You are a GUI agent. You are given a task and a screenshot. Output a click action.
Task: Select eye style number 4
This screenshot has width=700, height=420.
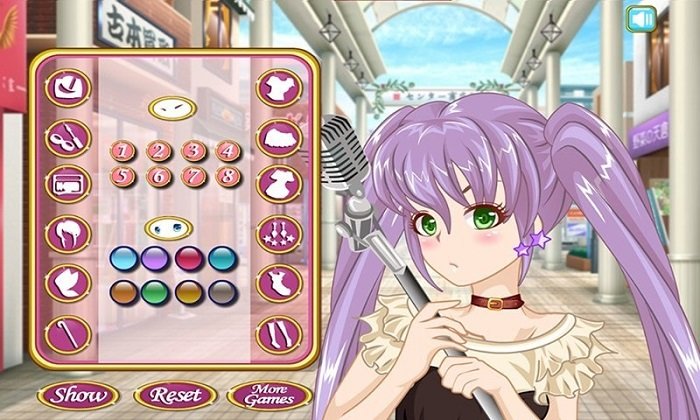point(228,152)
